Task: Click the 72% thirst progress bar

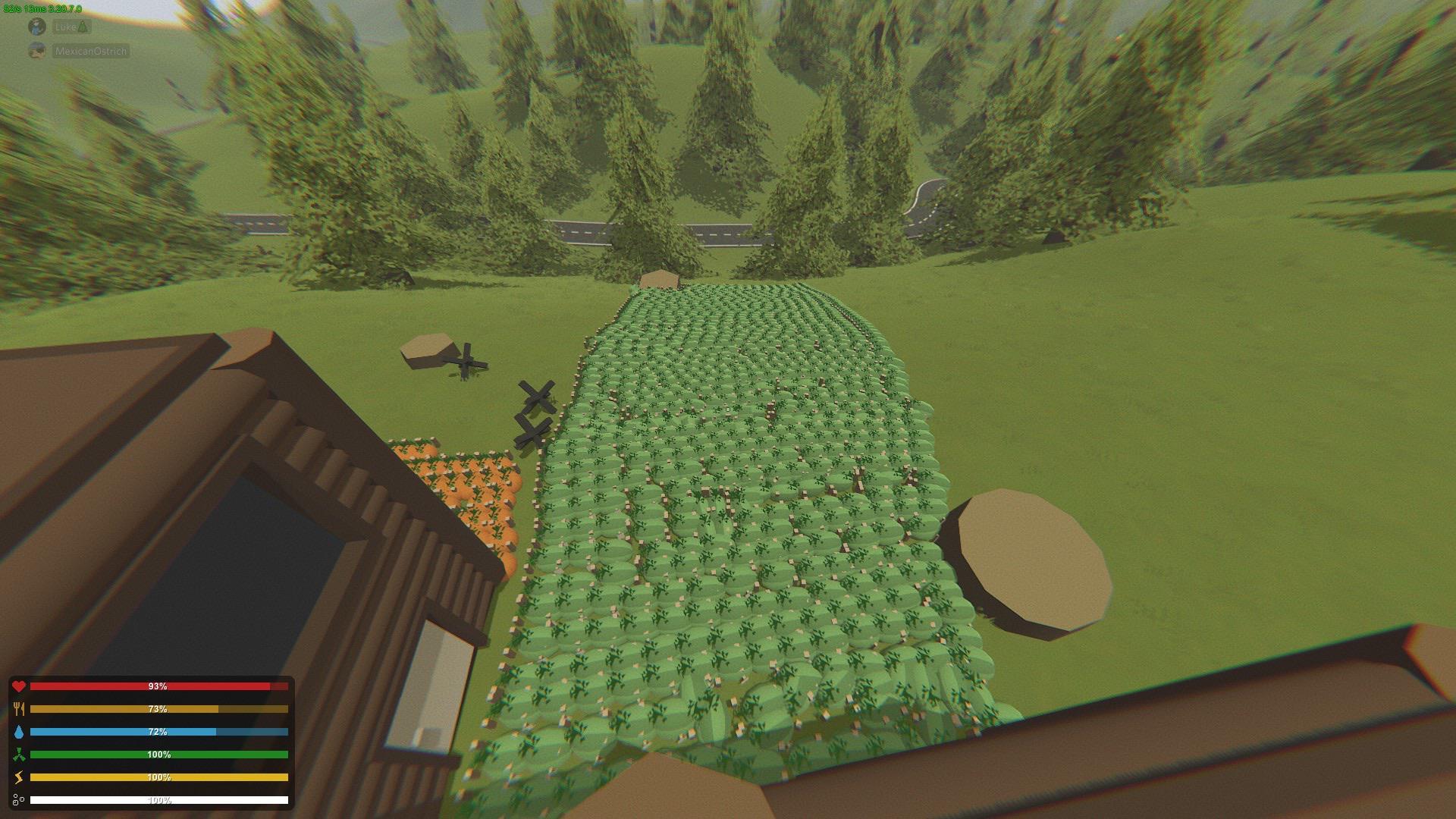Action: pyautogui.click(x=159, y=733)
